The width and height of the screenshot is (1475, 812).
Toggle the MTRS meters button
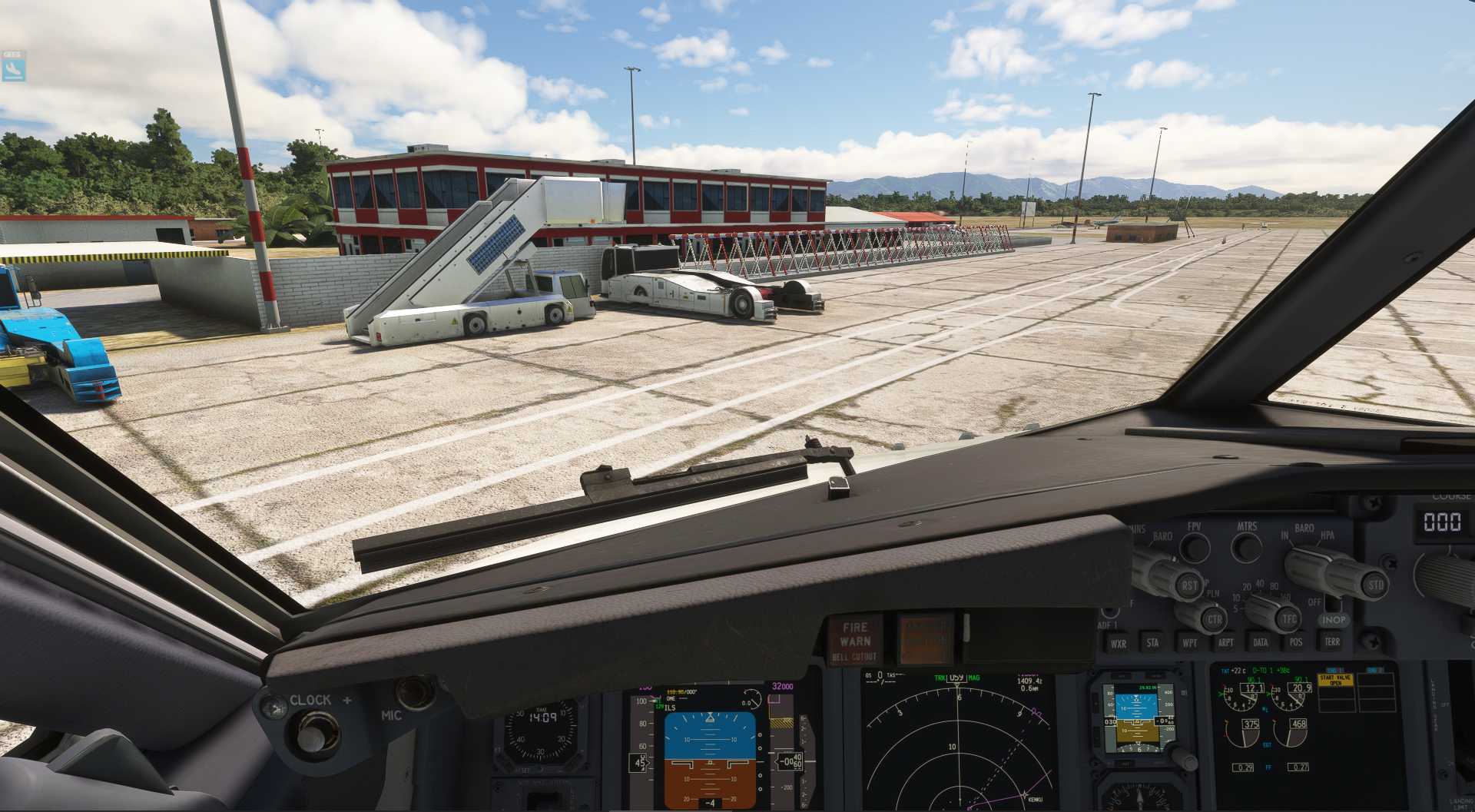click(x=1246, y=547)
